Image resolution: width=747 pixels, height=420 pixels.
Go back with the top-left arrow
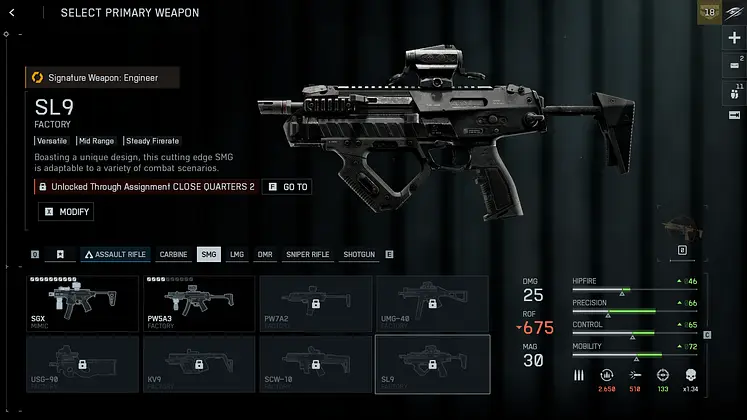click(11, 12)
